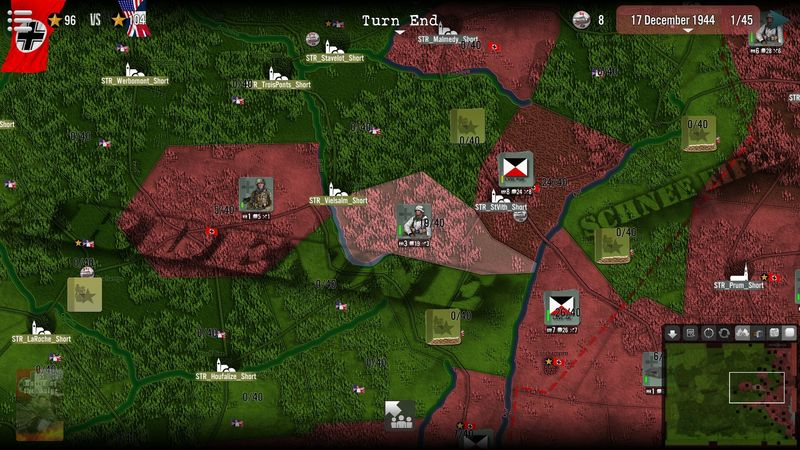End the current turn
Viewport: 800px width, 450px height.
coord(399,21)
